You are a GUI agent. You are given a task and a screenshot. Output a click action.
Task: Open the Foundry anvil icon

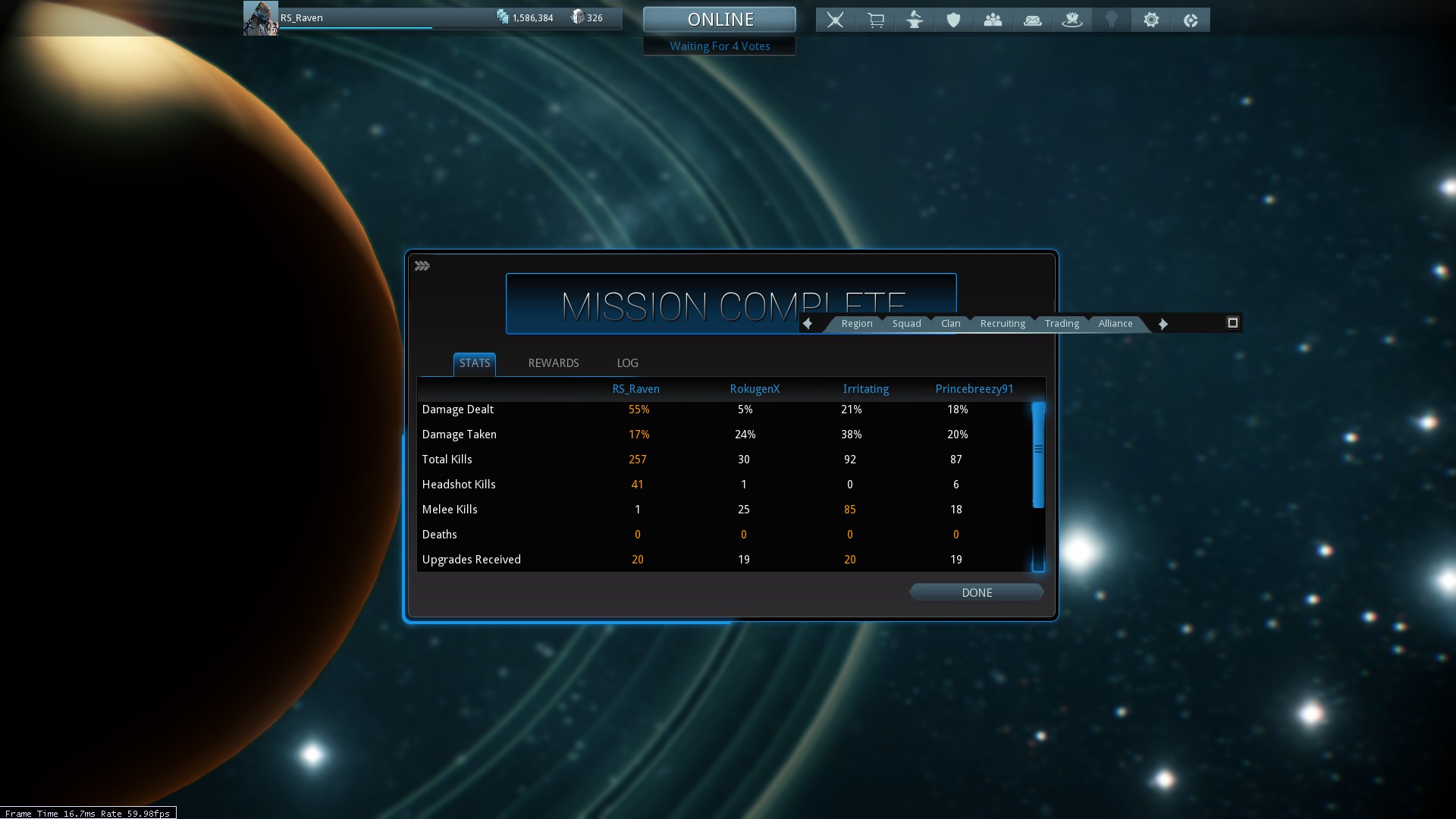pyautogui.click(x=915, y=20)
